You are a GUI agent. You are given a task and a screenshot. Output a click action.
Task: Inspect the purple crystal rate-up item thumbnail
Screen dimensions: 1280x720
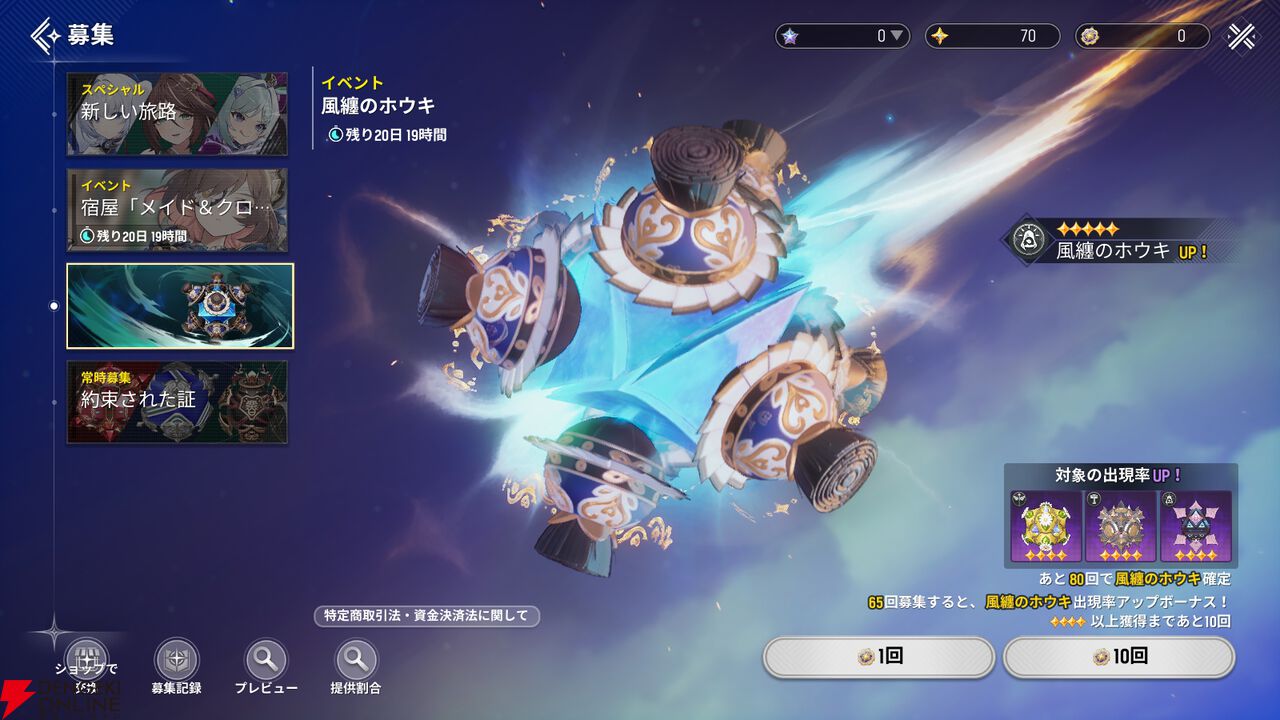1196,526
